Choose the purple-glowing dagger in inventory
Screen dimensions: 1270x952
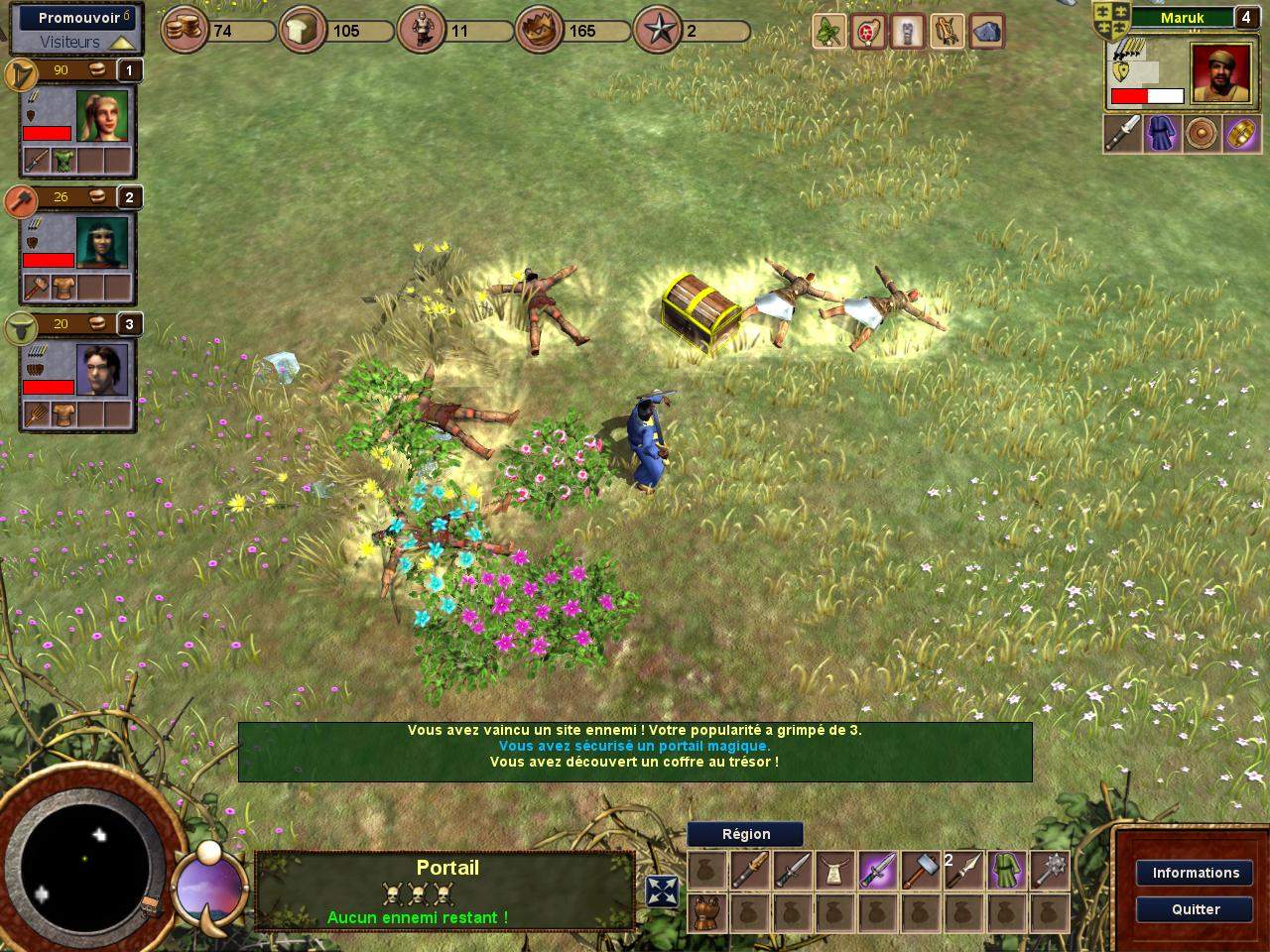[877, 870]
